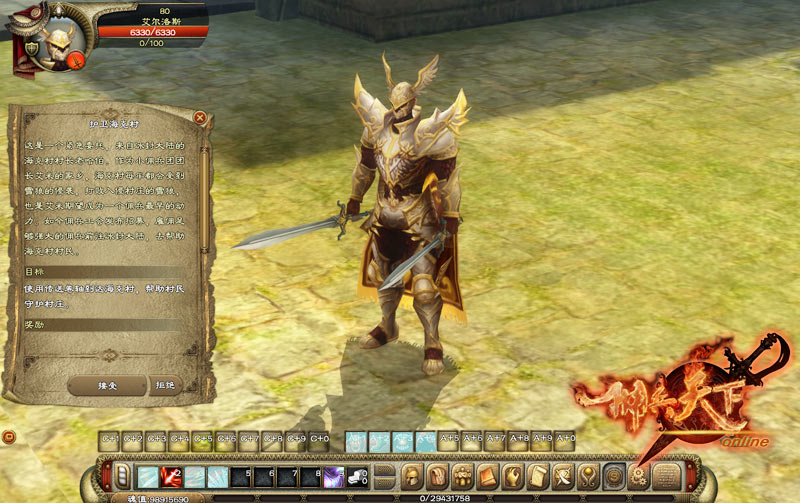This screenshot has width=800, height=503.
Task: Activate the purple lightning skill in hotbar
Action: pos(333,476)
